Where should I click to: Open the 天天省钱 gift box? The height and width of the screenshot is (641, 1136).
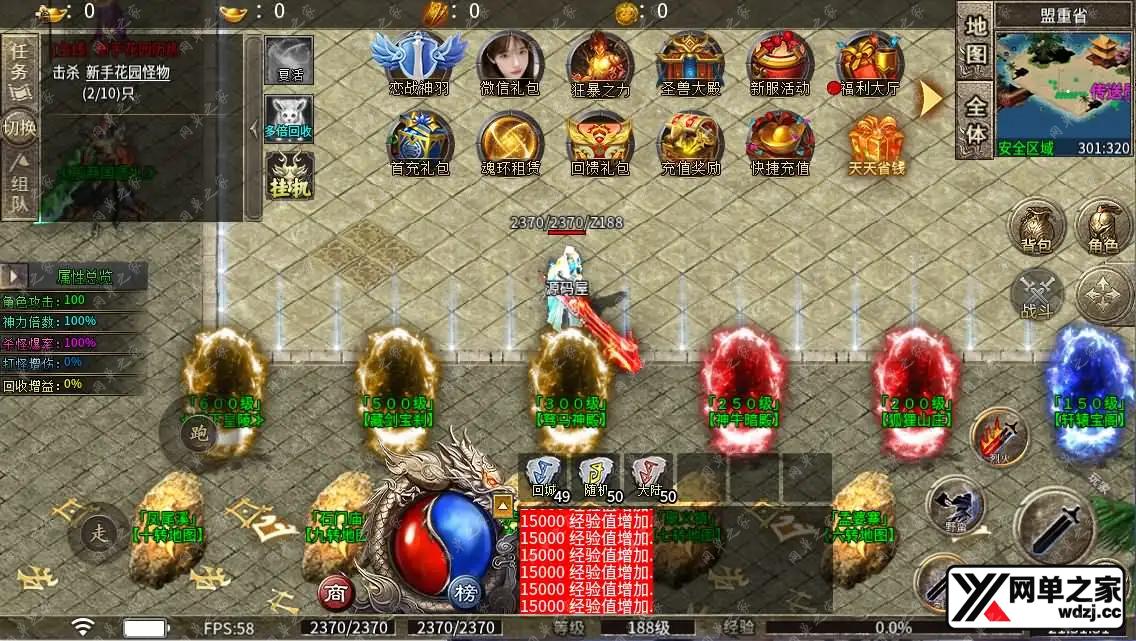click(x=876, y=142)
